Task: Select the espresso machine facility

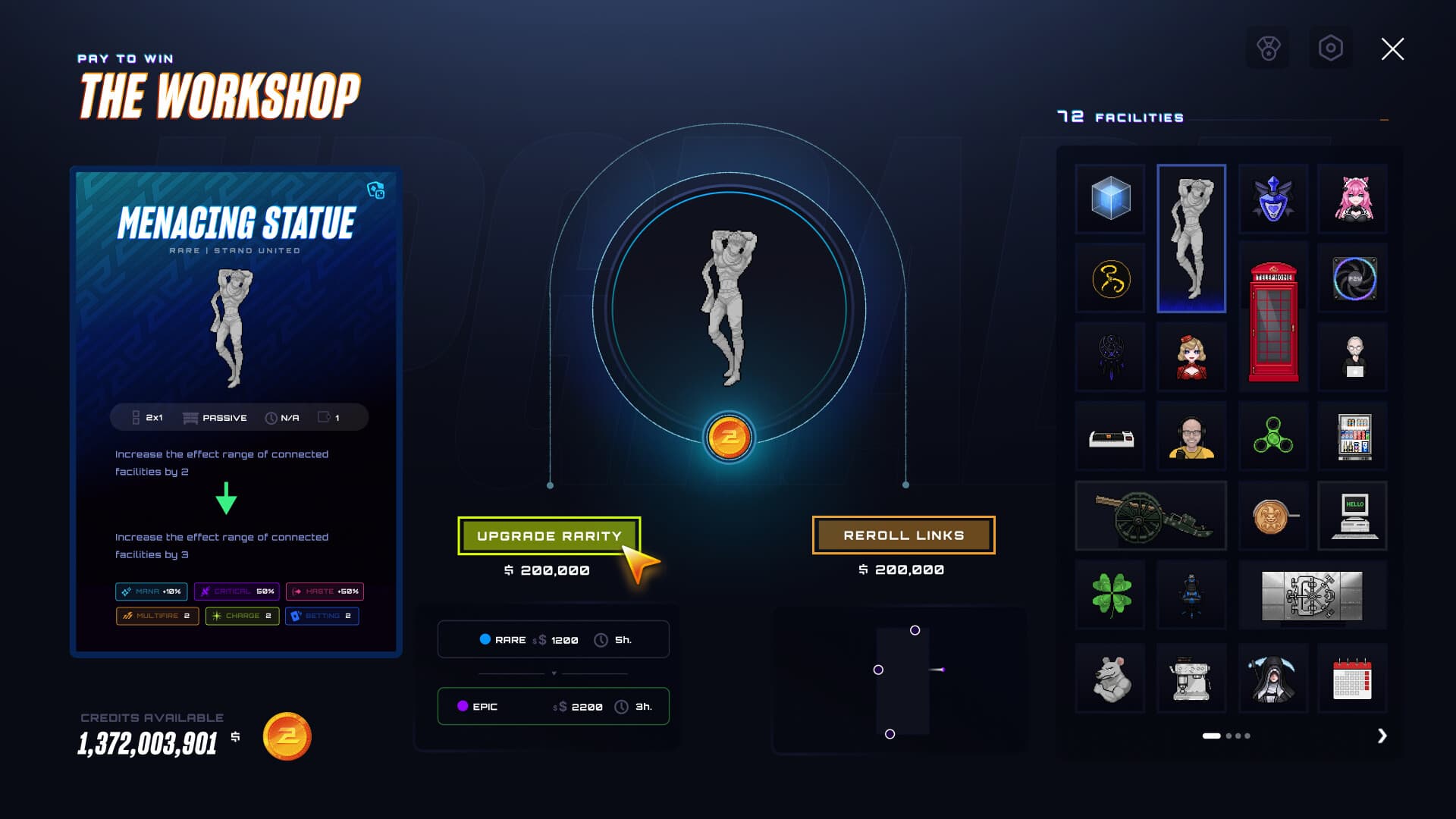Action: [1191, 677]
